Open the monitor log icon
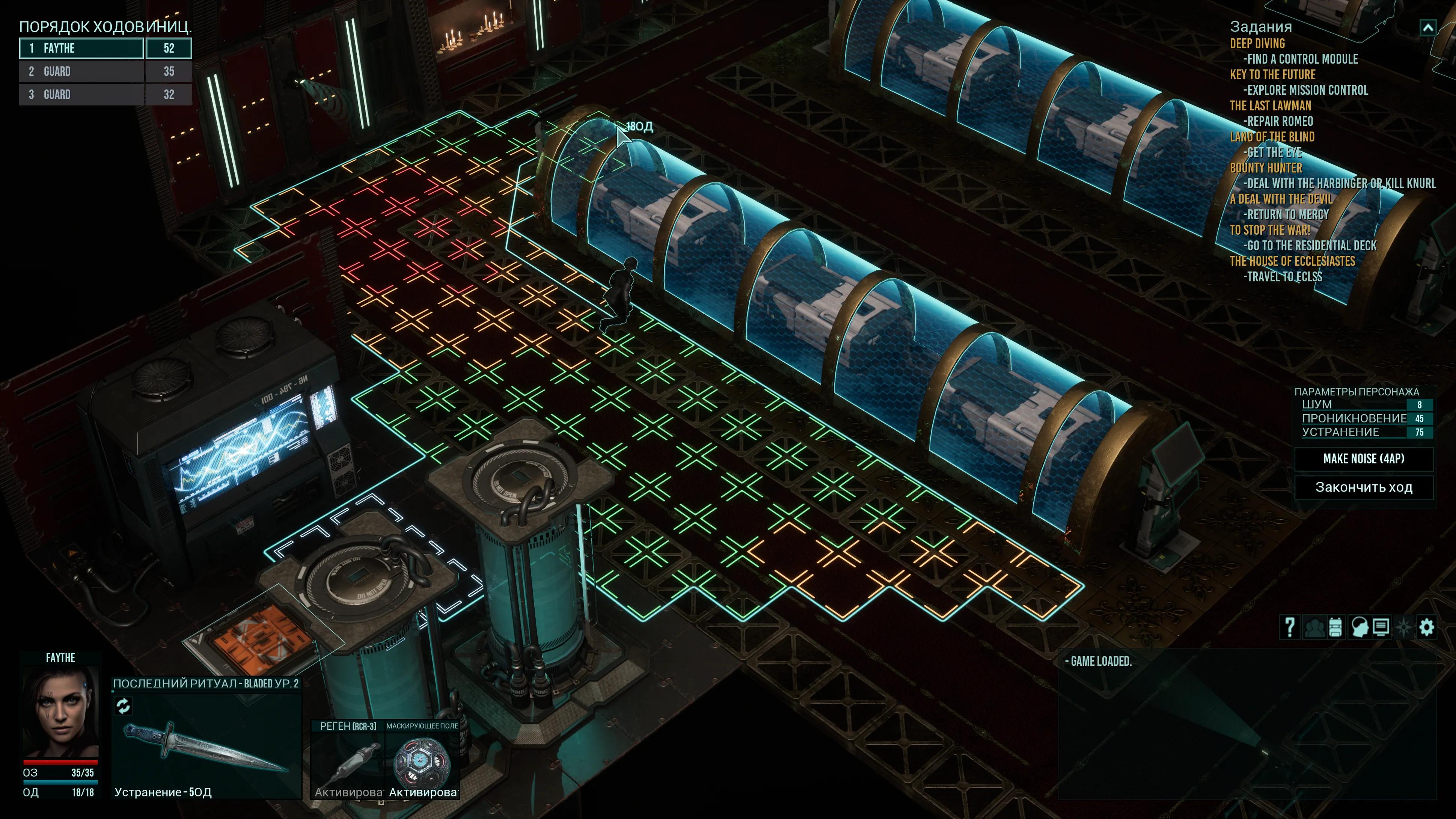 click(x=1381, y=627)
